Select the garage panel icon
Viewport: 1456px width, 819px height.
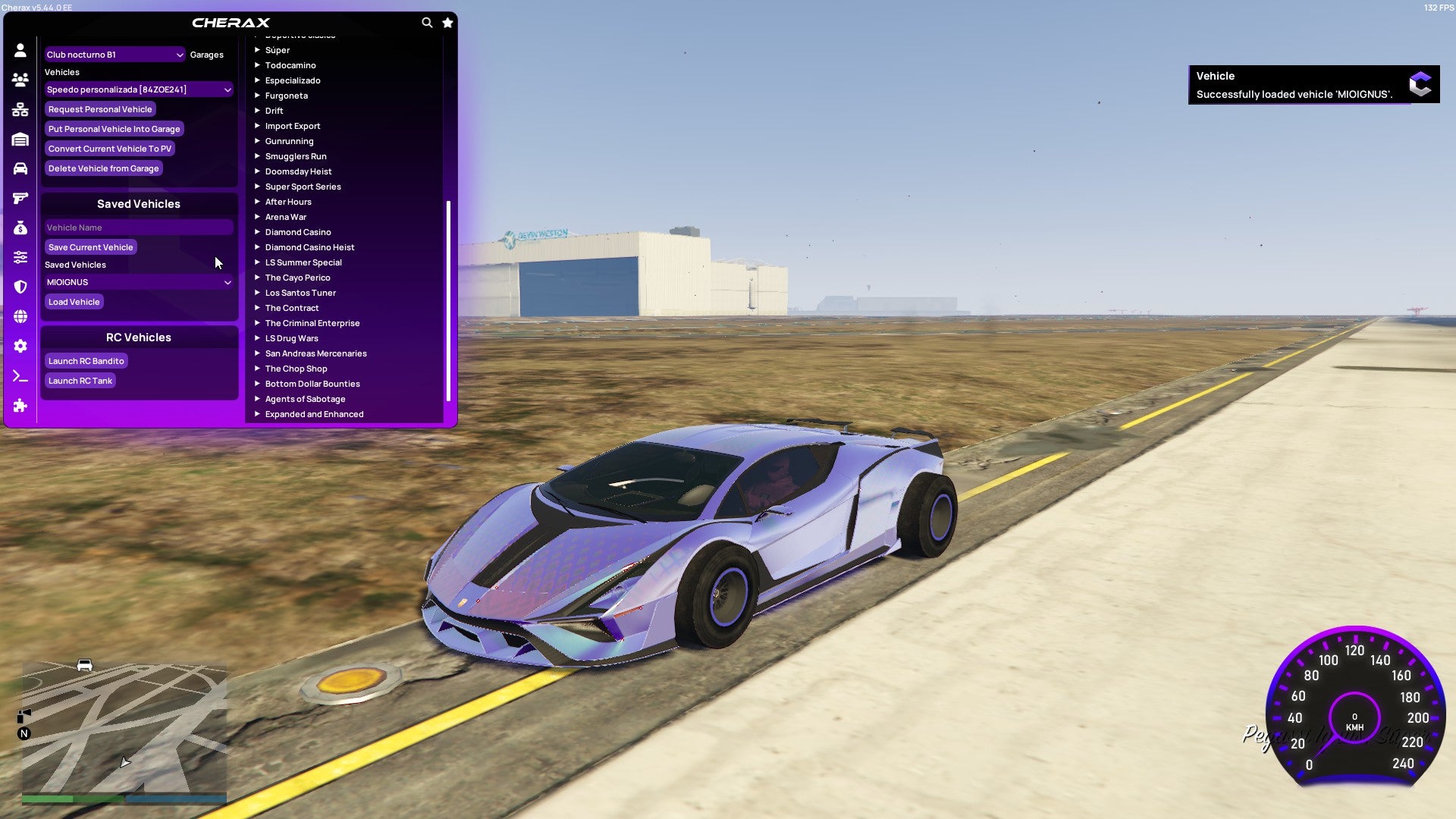[20, 139]
